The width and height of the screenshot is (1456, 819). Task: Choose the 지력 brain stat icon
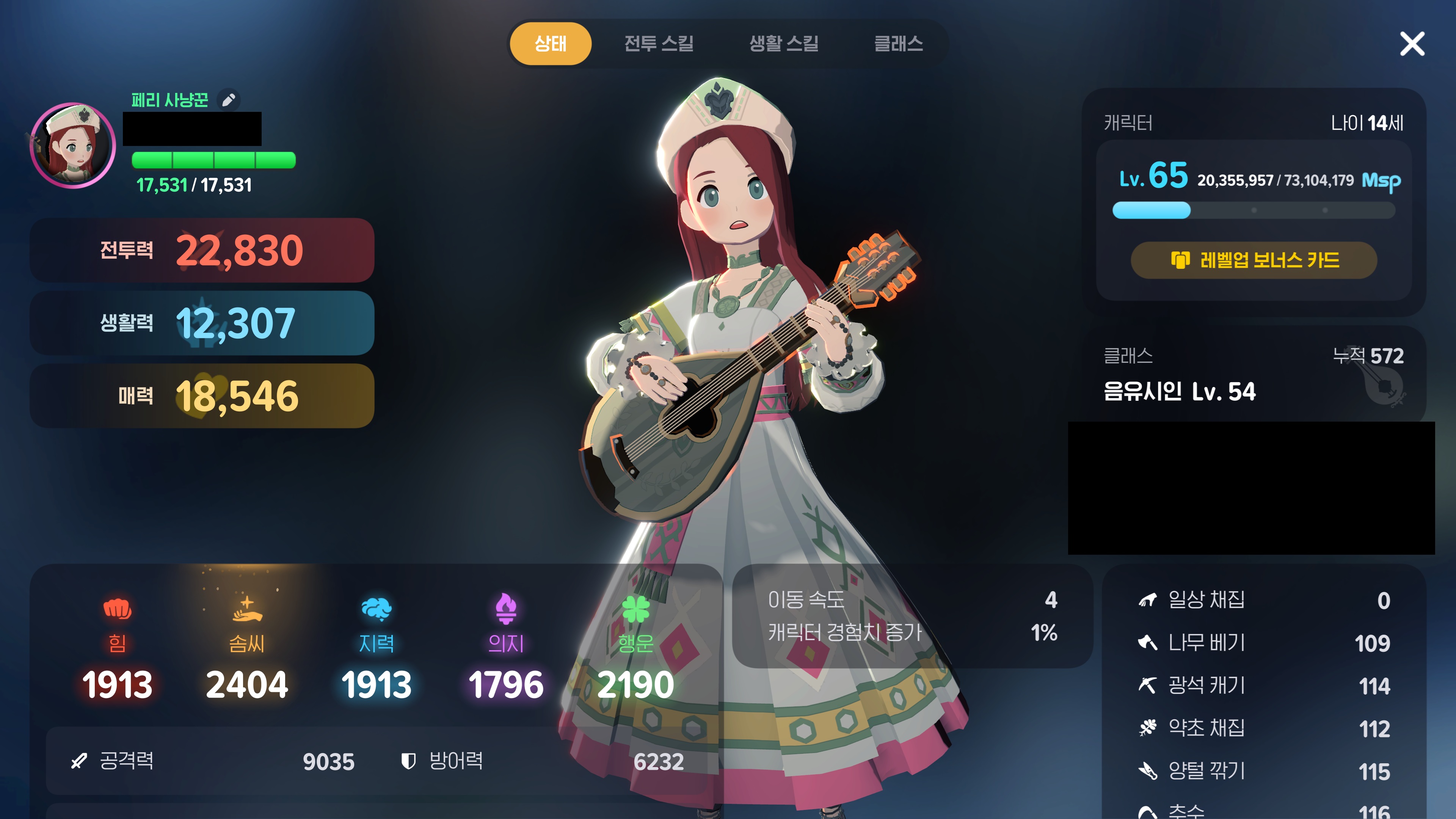pyautogui.click(x=377, y=609)
